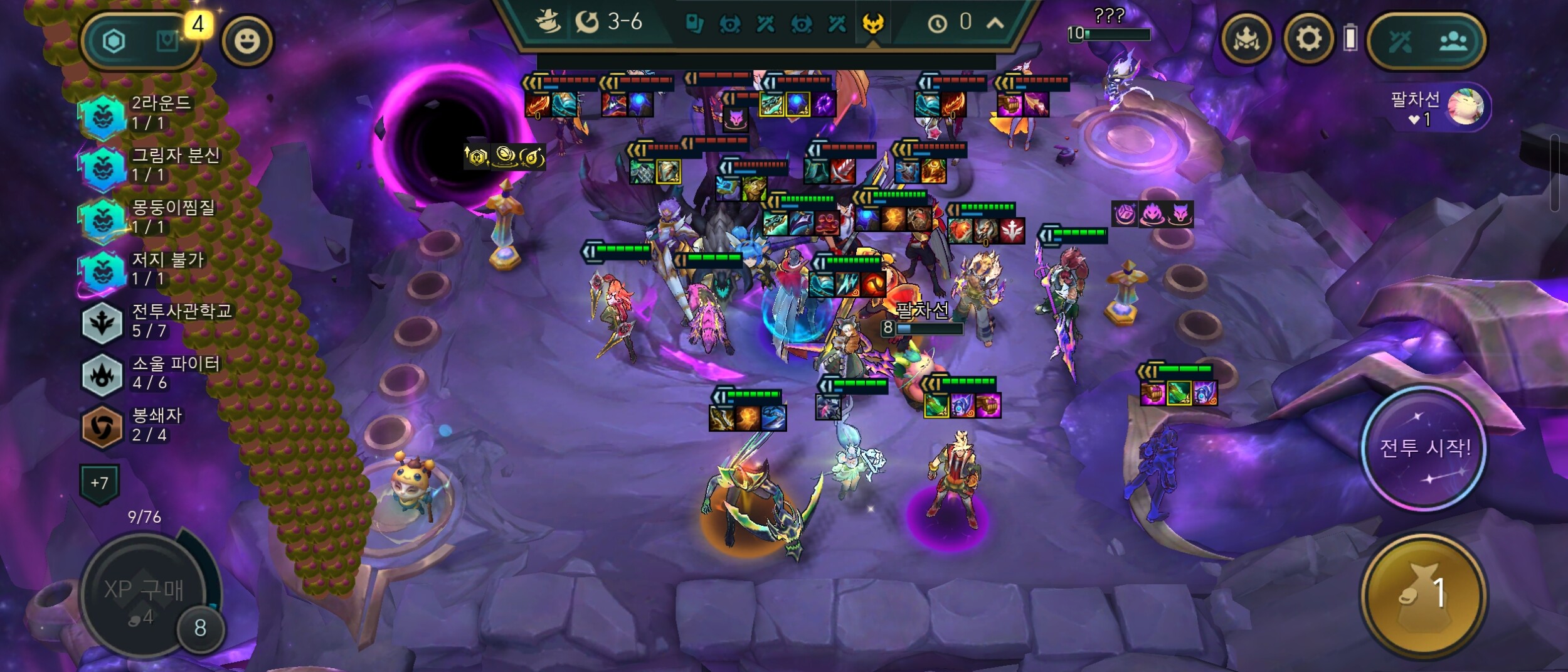
Task: Select 팔차선 player portrait in scoreboard
Action: point(1465,106)
